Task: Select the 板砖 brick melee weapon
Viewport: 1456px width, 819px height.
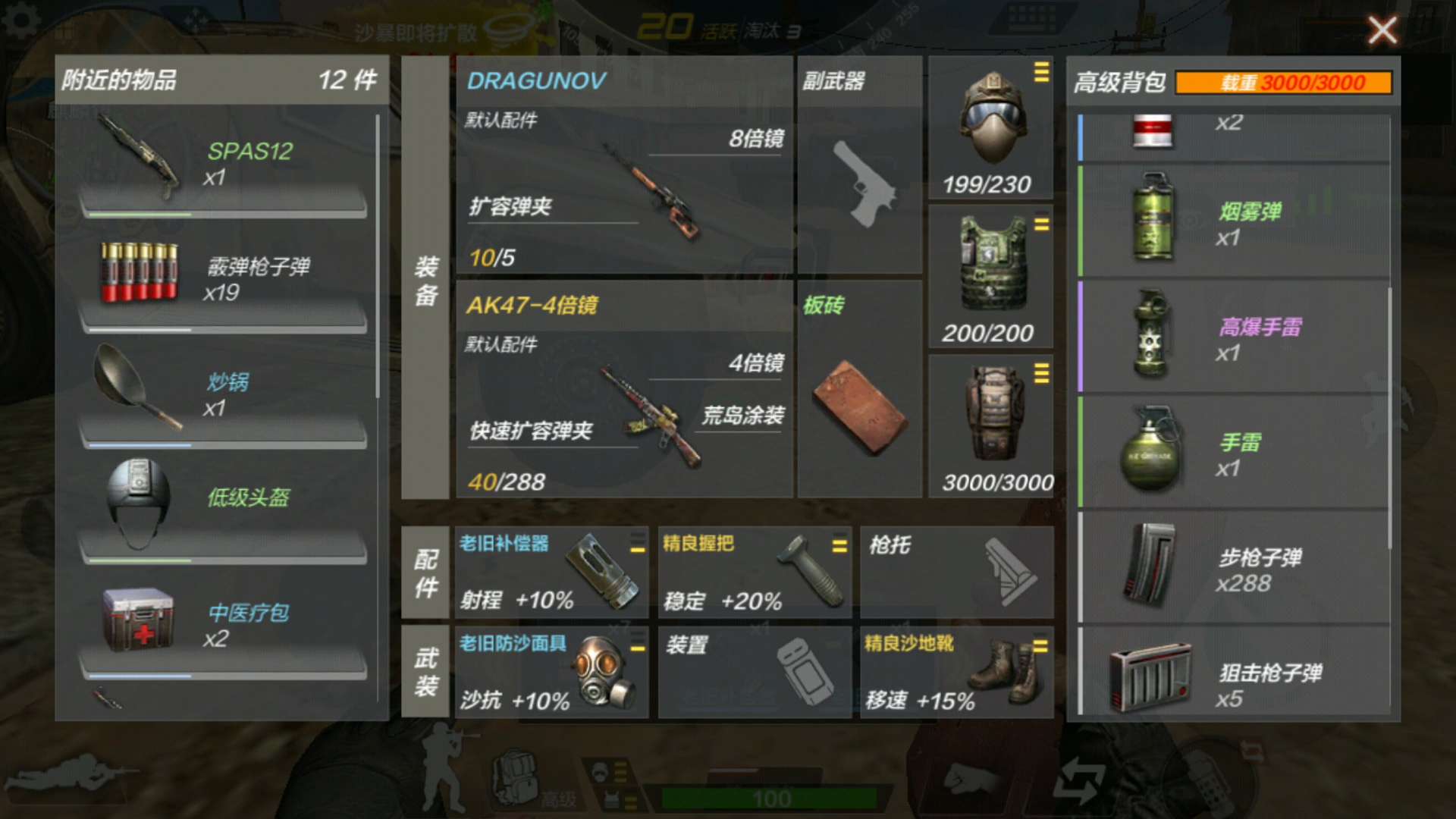Action: pos(861,402)
